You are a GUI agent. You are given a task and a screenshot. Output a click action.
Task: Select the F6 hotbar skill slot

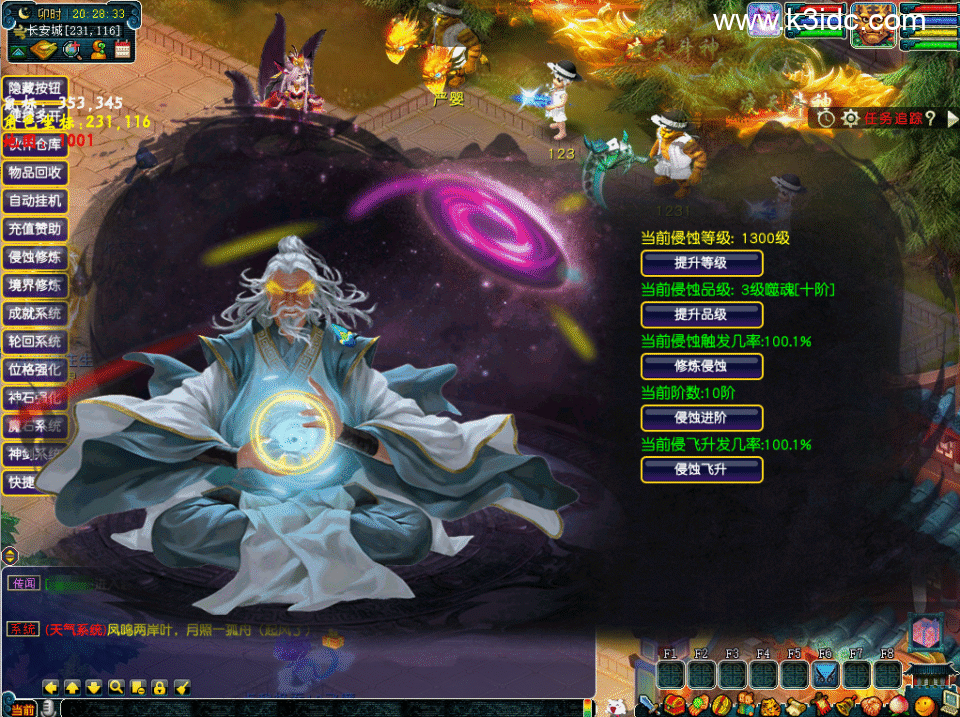(x=825, y=674)
